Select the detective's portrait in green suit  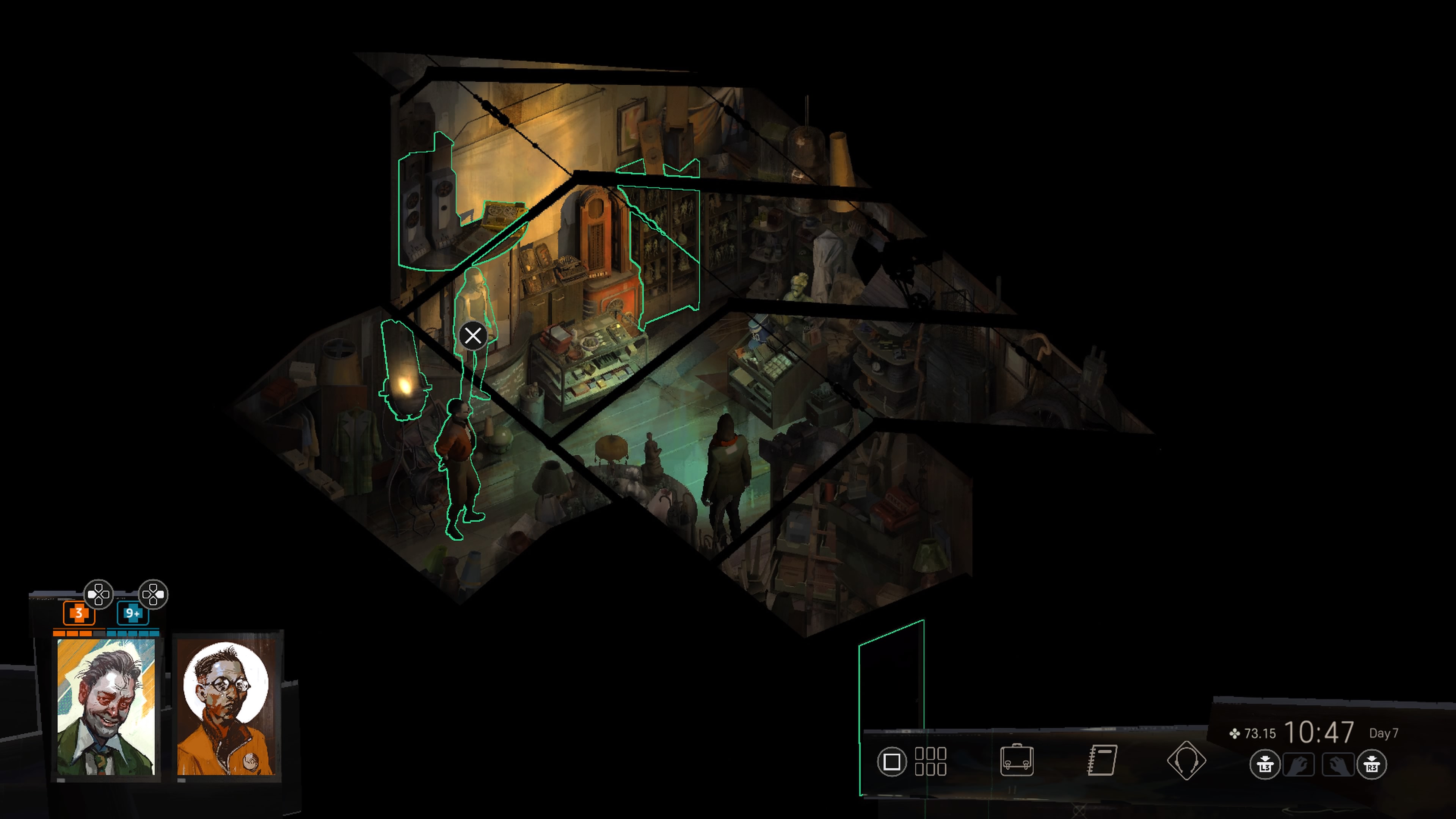106,707
